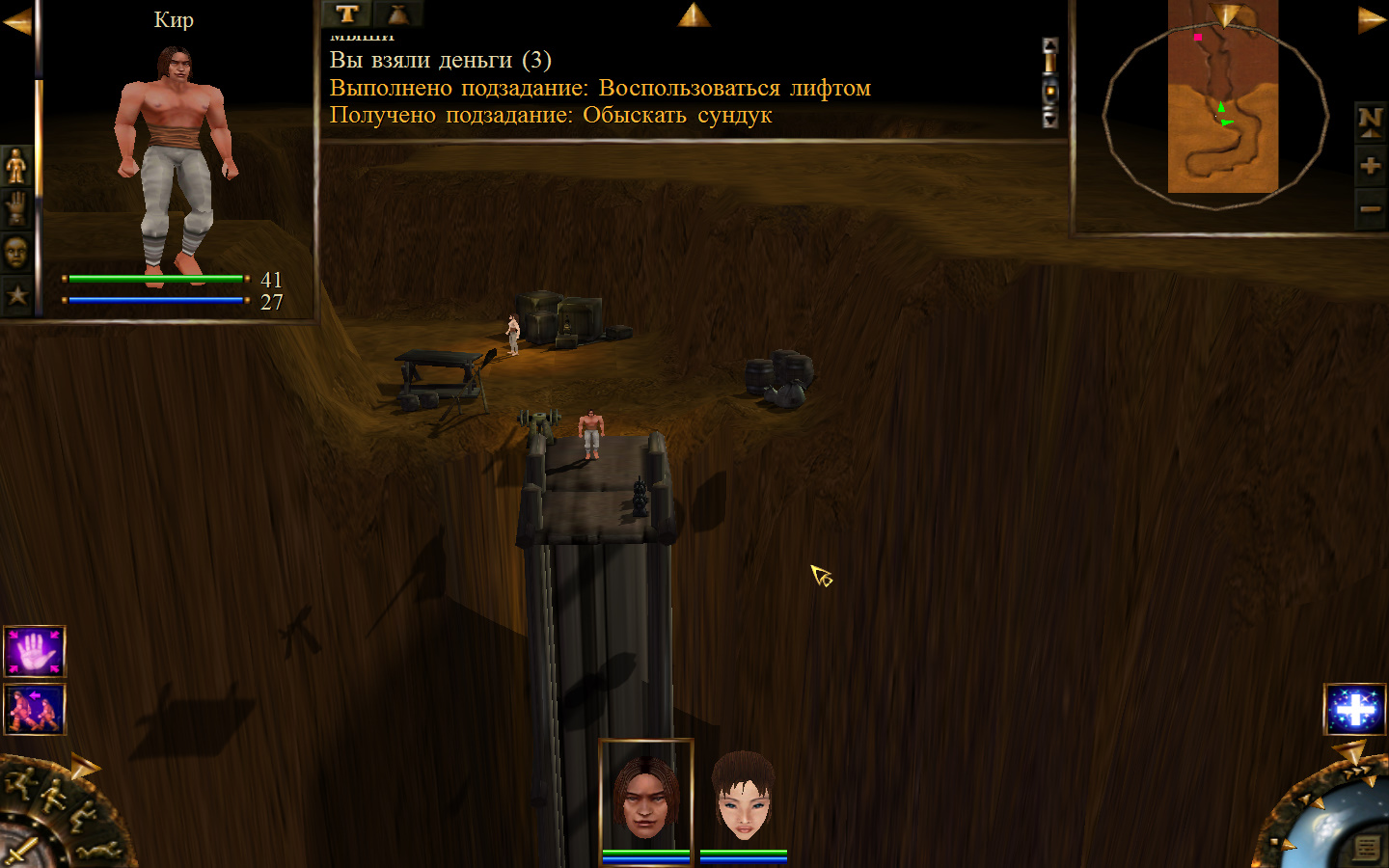Open the journal scroll icon
Screen dimensions: 1389x868
coord(1366,848)
